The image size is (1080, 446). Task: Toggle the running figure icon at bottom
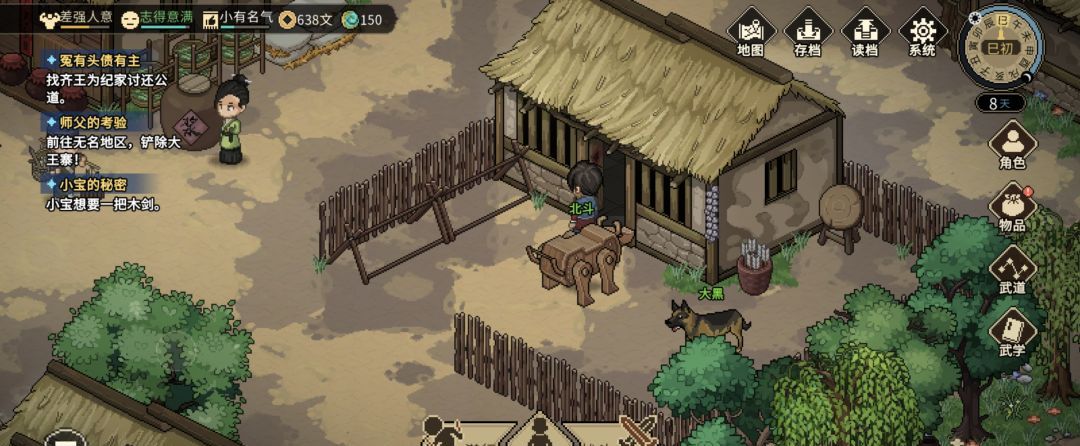point(441,432)
